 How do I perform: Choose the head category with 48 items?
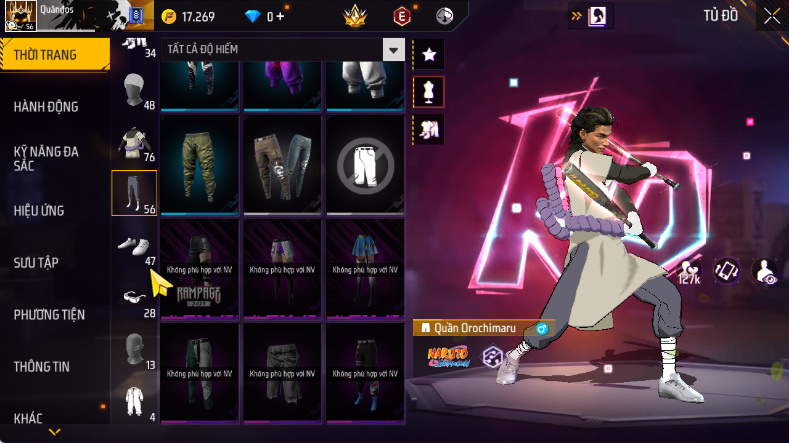(134, 92)
